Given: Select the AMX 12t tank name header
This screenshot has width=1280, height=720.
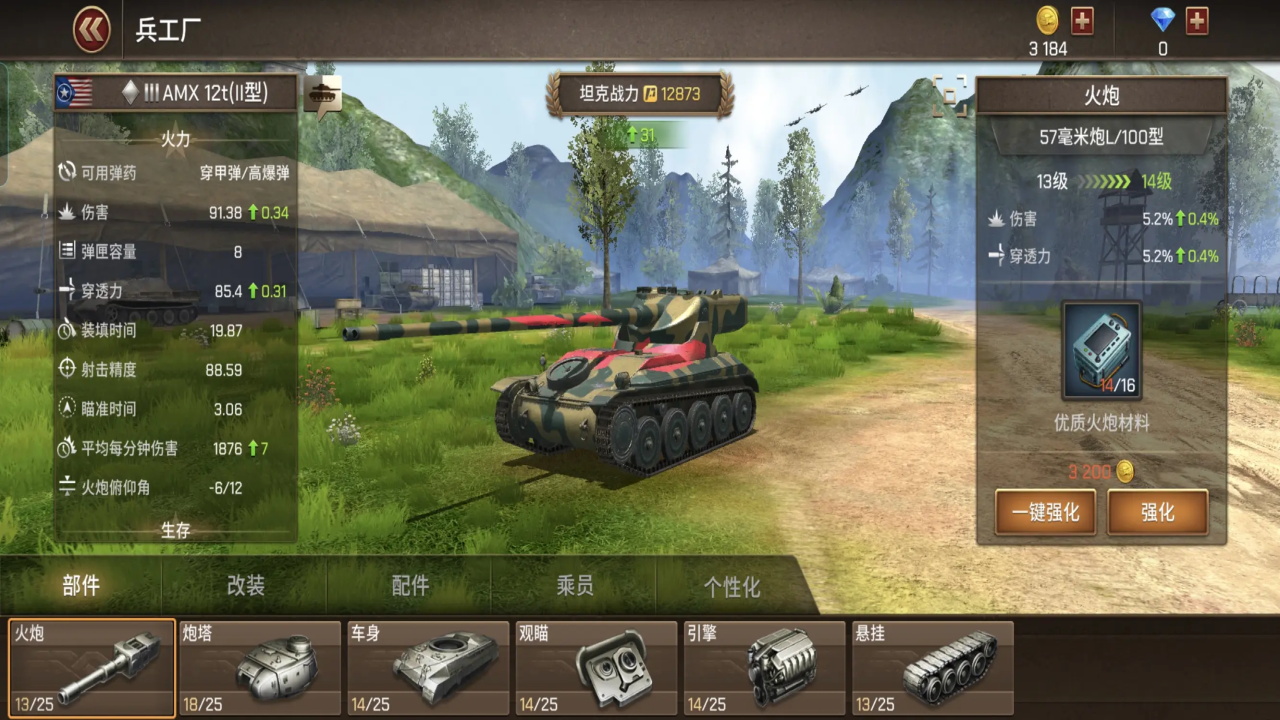Looking at the screenshot, I should point(176,93).
